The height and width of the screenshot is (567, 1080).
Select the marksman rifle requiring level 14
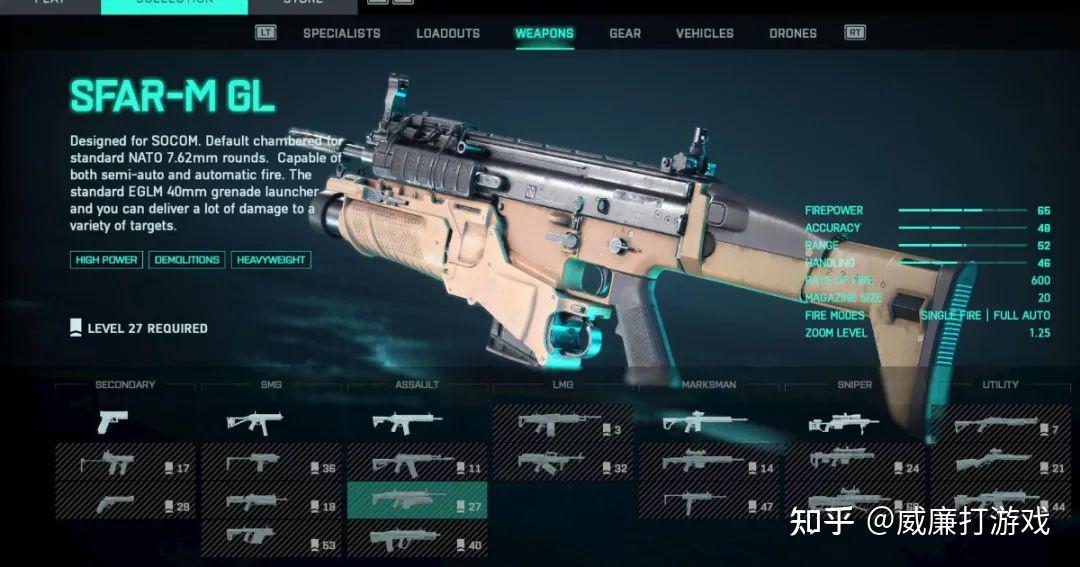(x=708, y=464)
